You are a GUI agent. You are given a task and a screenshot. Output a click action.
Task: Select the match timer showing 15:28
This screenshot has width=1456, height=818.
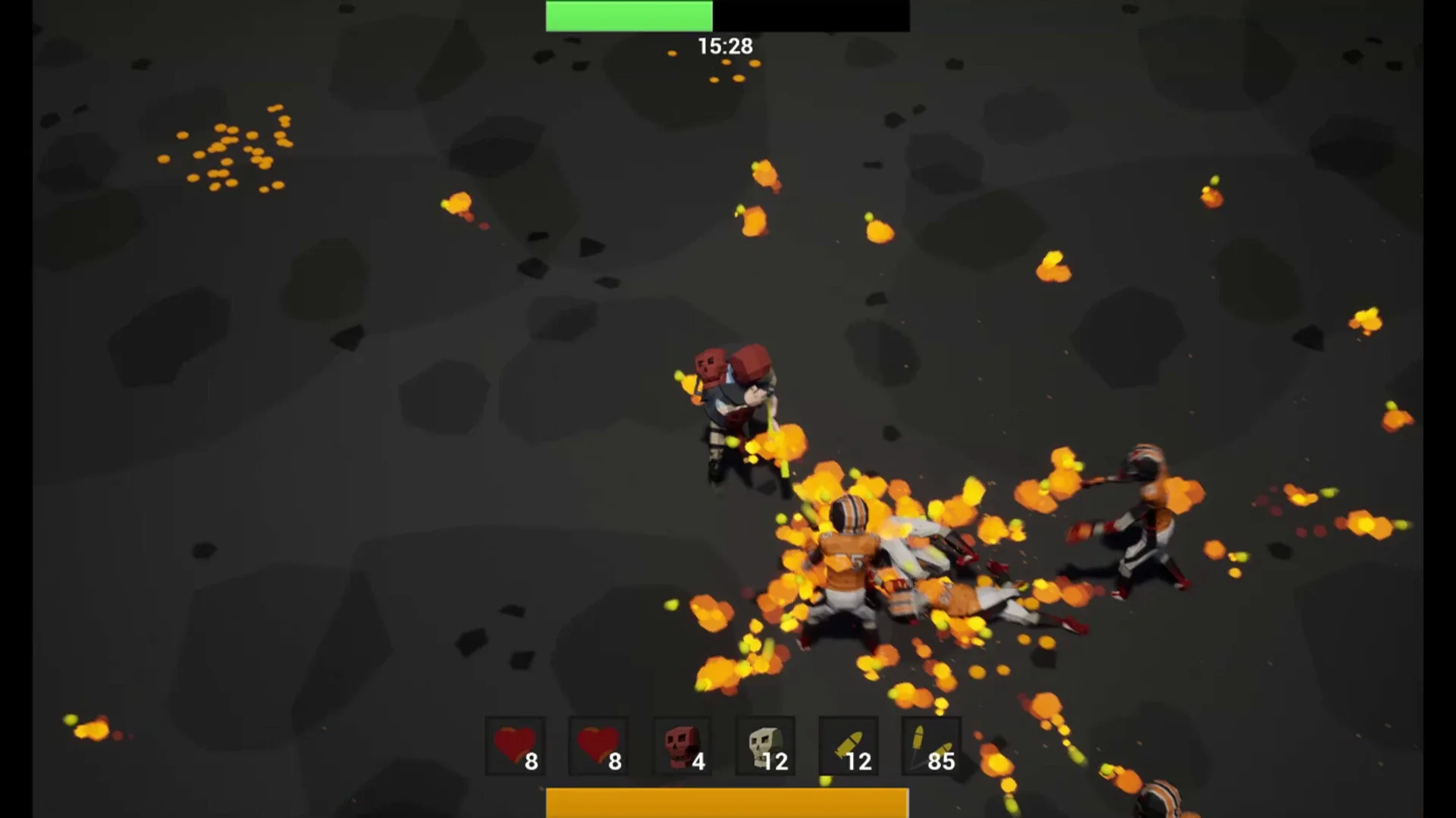click(724, 45)
